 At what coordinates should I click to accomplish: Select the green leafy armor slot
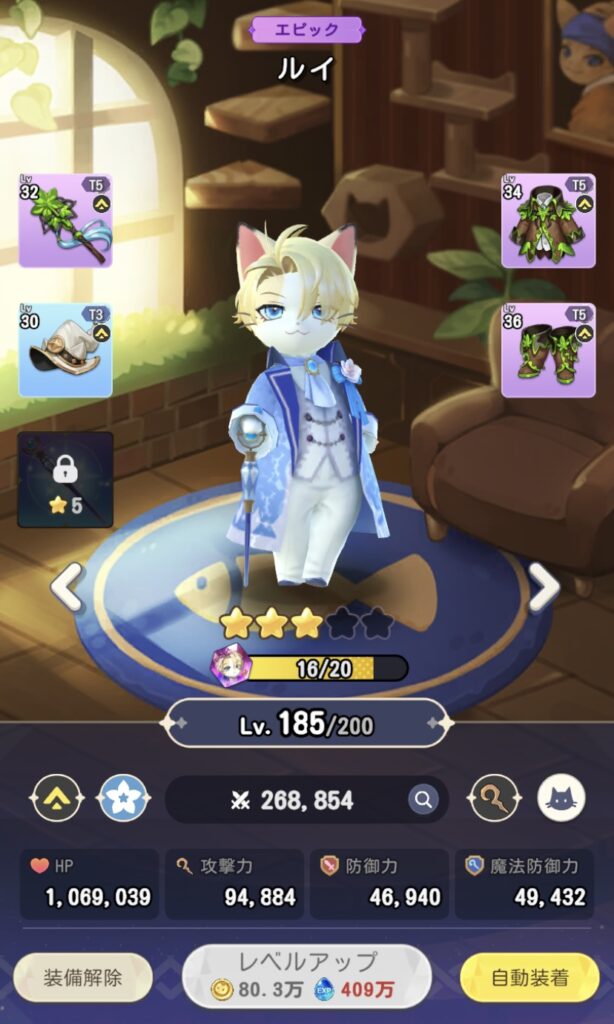pos(548,220)
